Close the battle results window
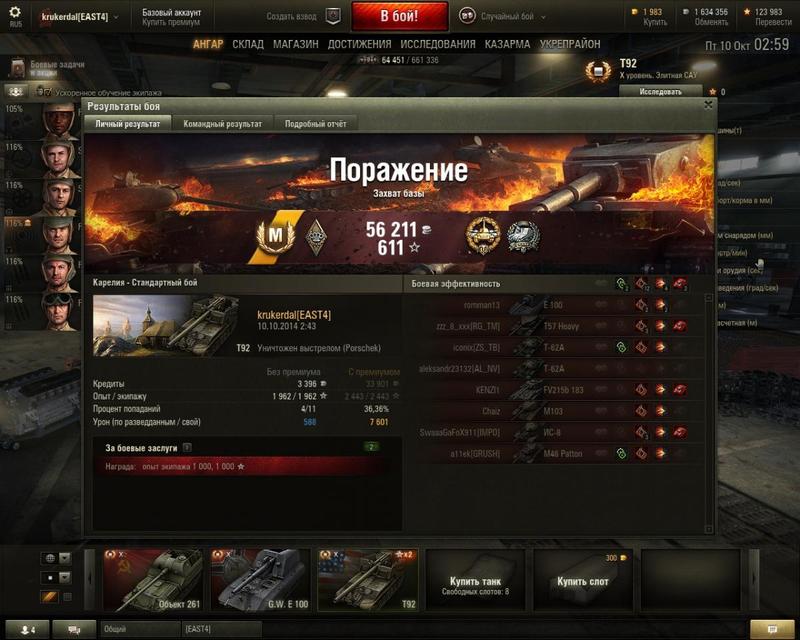The height and width of the screenshot is (640, 800). tap(709, 104)
